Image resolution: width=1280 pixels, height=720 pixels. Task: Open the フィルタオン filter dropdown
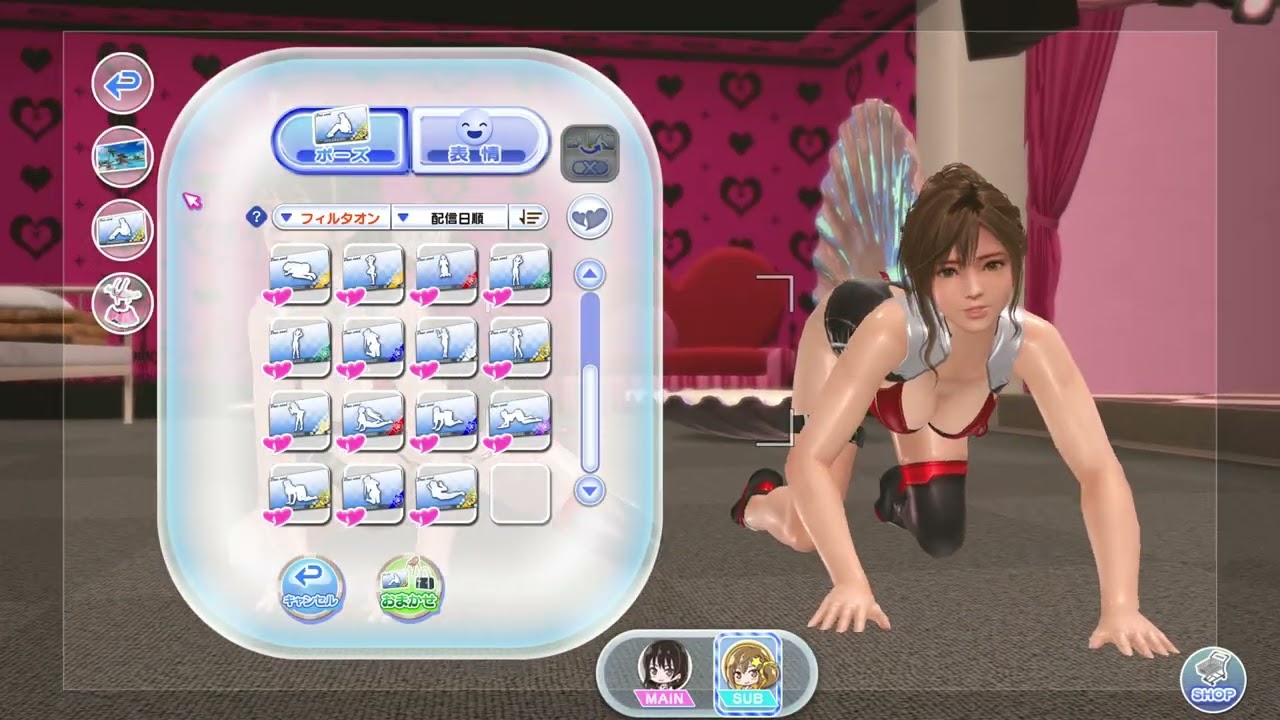(331, 217)
